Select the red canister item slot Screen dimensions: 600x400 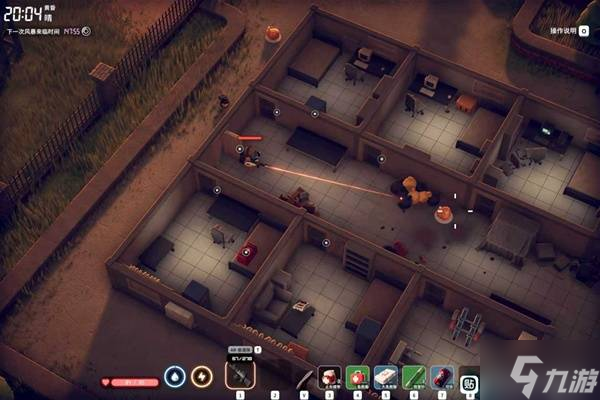point(442,378)
